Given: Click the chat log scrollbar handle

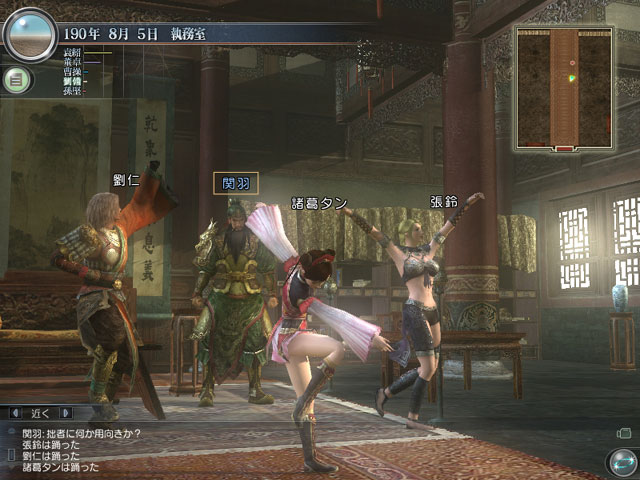Looking at the screenshot, I should 10,455.
